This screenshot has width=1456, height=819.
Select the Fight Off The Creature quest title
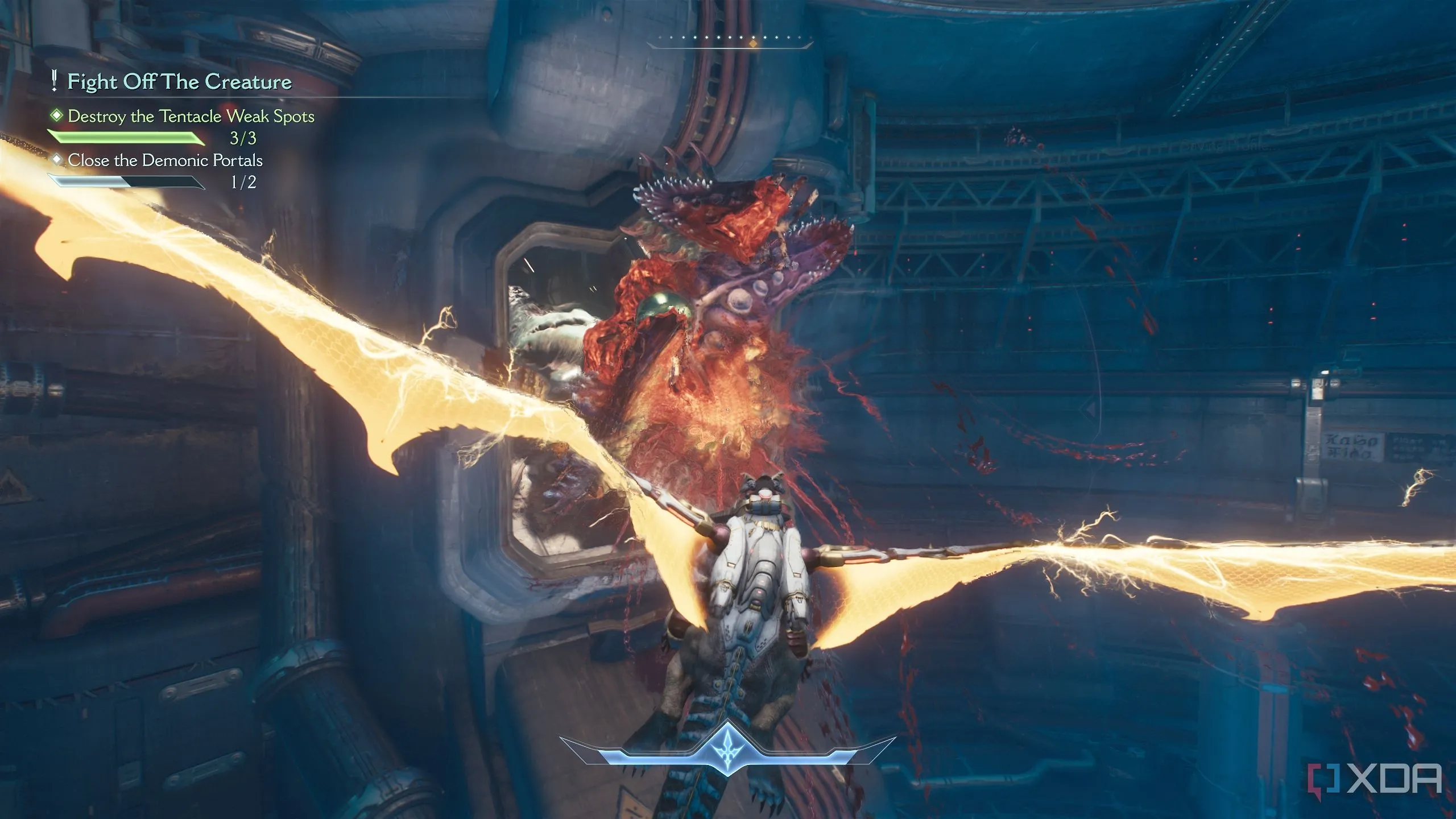tap(179, 82)
